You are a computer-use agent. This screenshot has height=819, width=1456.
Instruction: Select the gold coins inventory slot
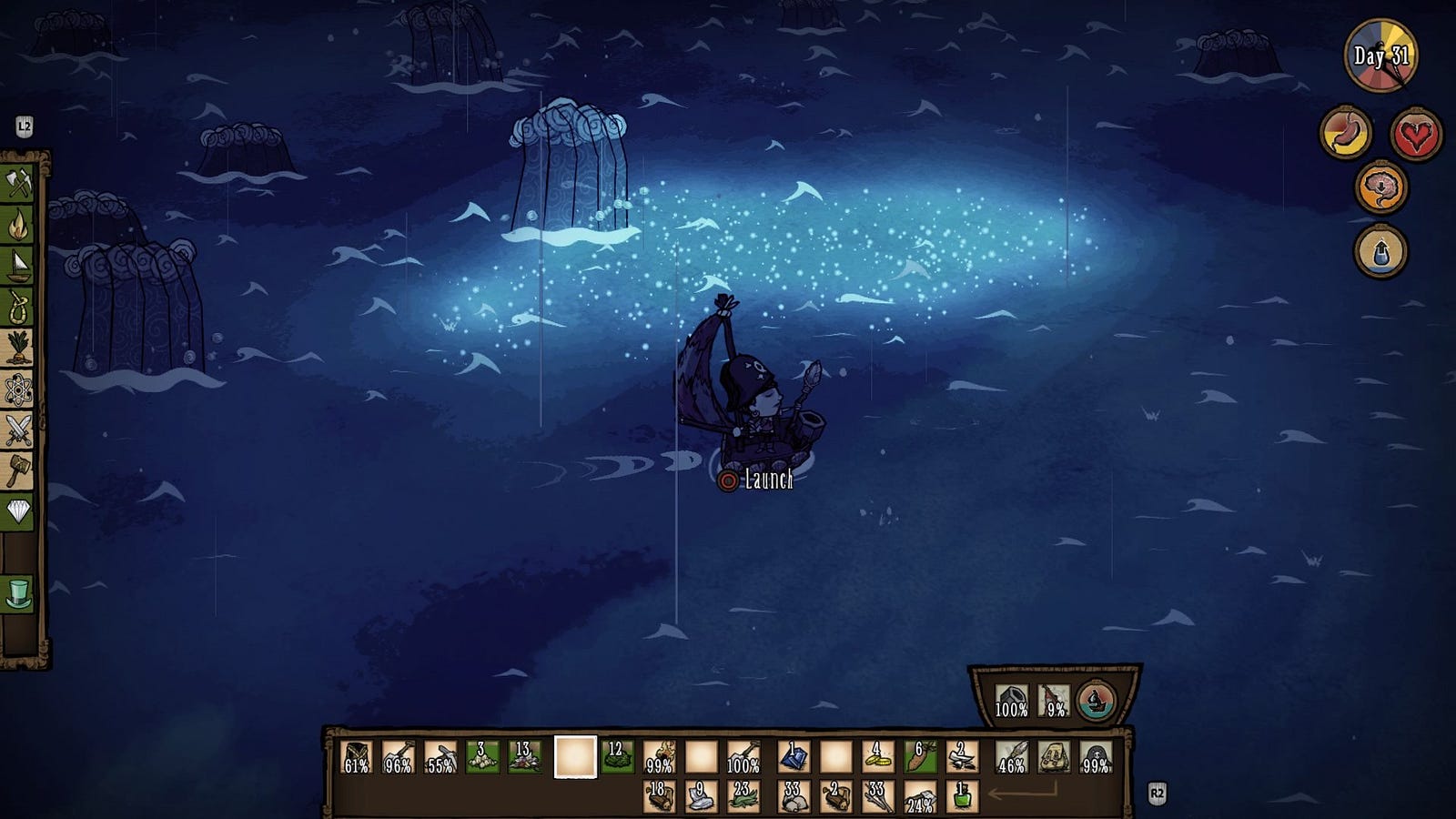(878, 757)
